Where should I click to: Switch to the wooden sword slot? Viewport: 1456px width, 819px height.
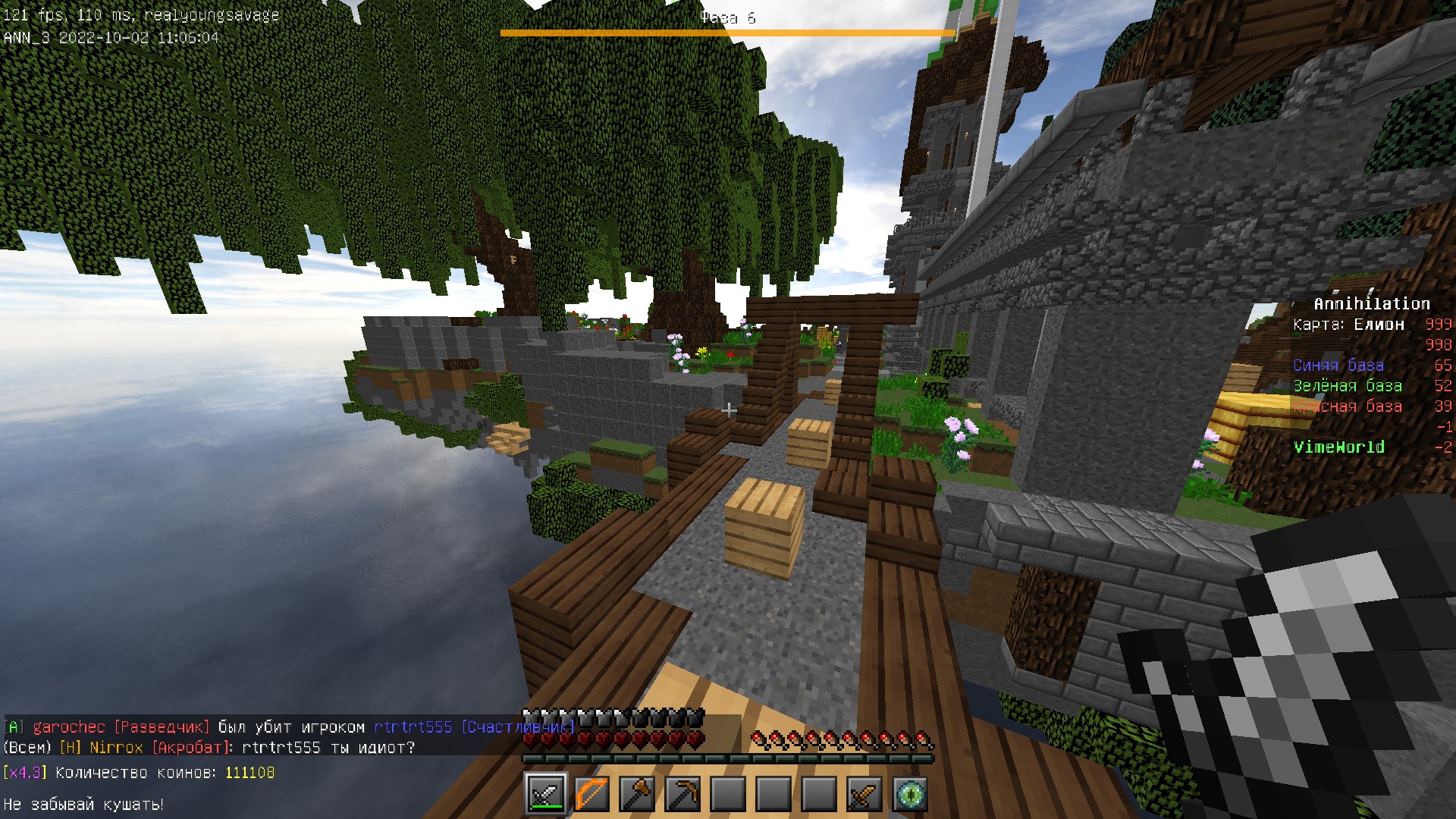pos(864,794)
